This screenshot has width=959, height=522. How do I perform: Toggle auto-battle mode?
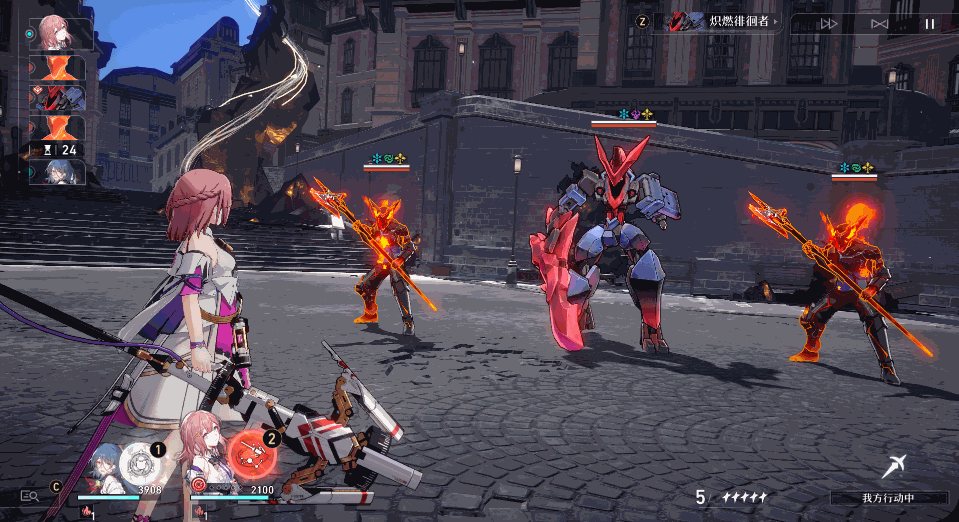tap(879, 23)
